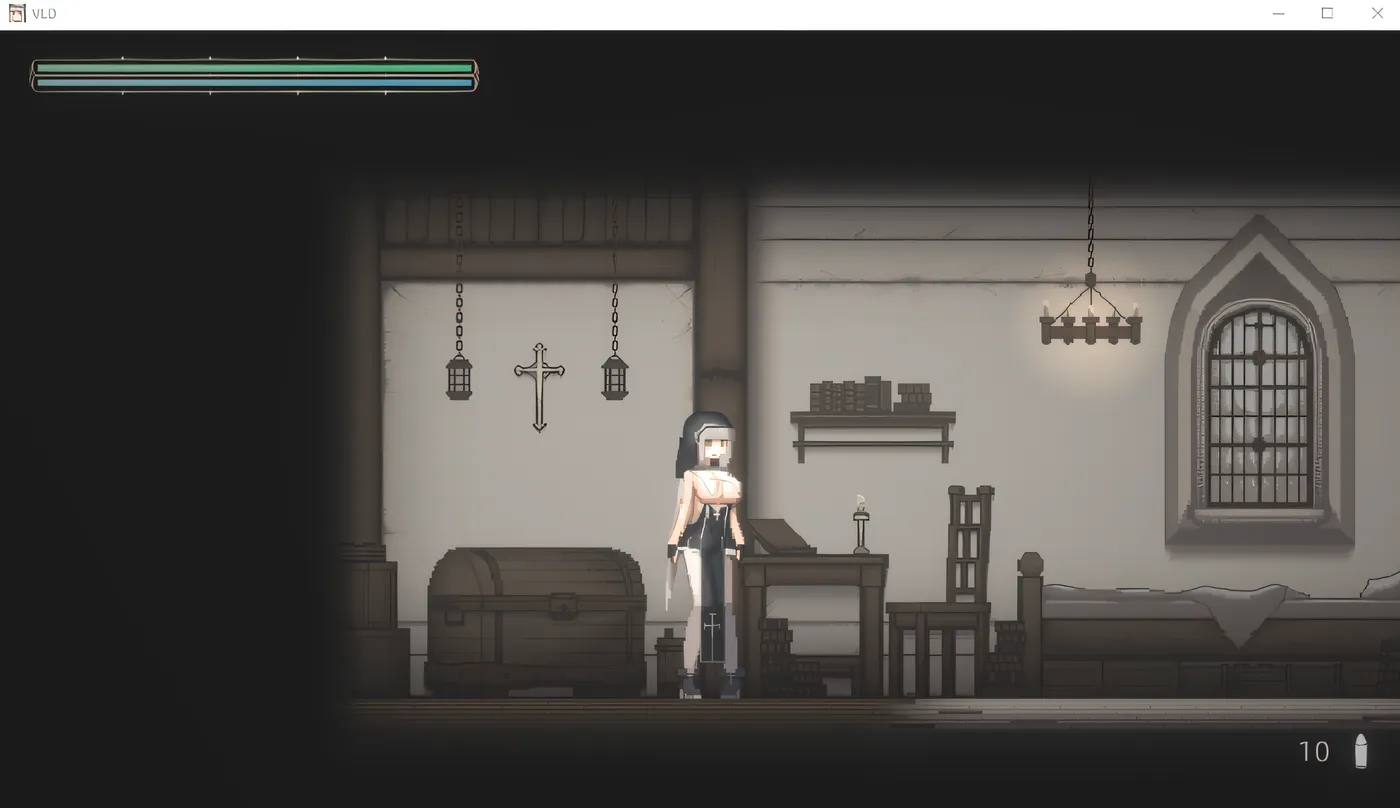Image resolution: width=1400 pixels, height=808 pixels.
Task: Click the ammo count showing 10
Action: tap(1314, 751)
